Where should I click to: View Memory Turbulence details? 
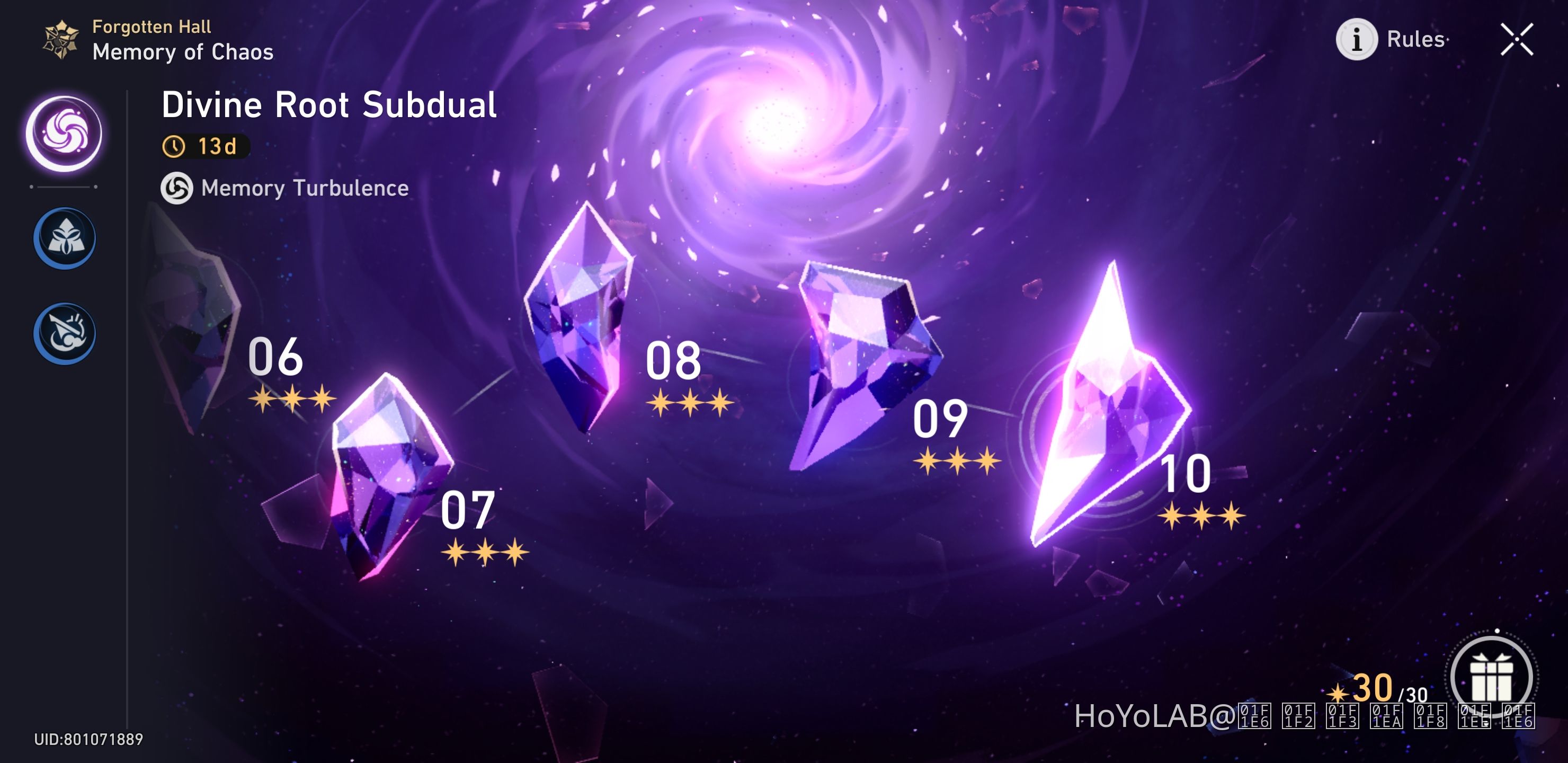[x=304, y=188]
